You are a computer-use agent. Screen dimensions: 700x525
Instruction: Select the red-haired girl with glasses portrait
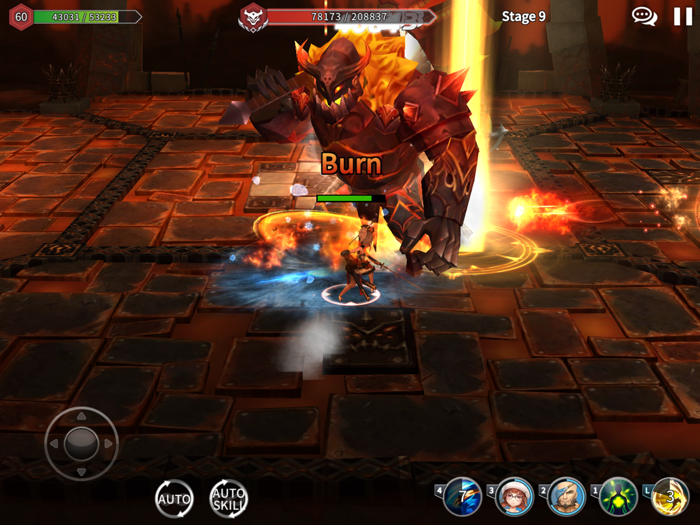point(515,496)
